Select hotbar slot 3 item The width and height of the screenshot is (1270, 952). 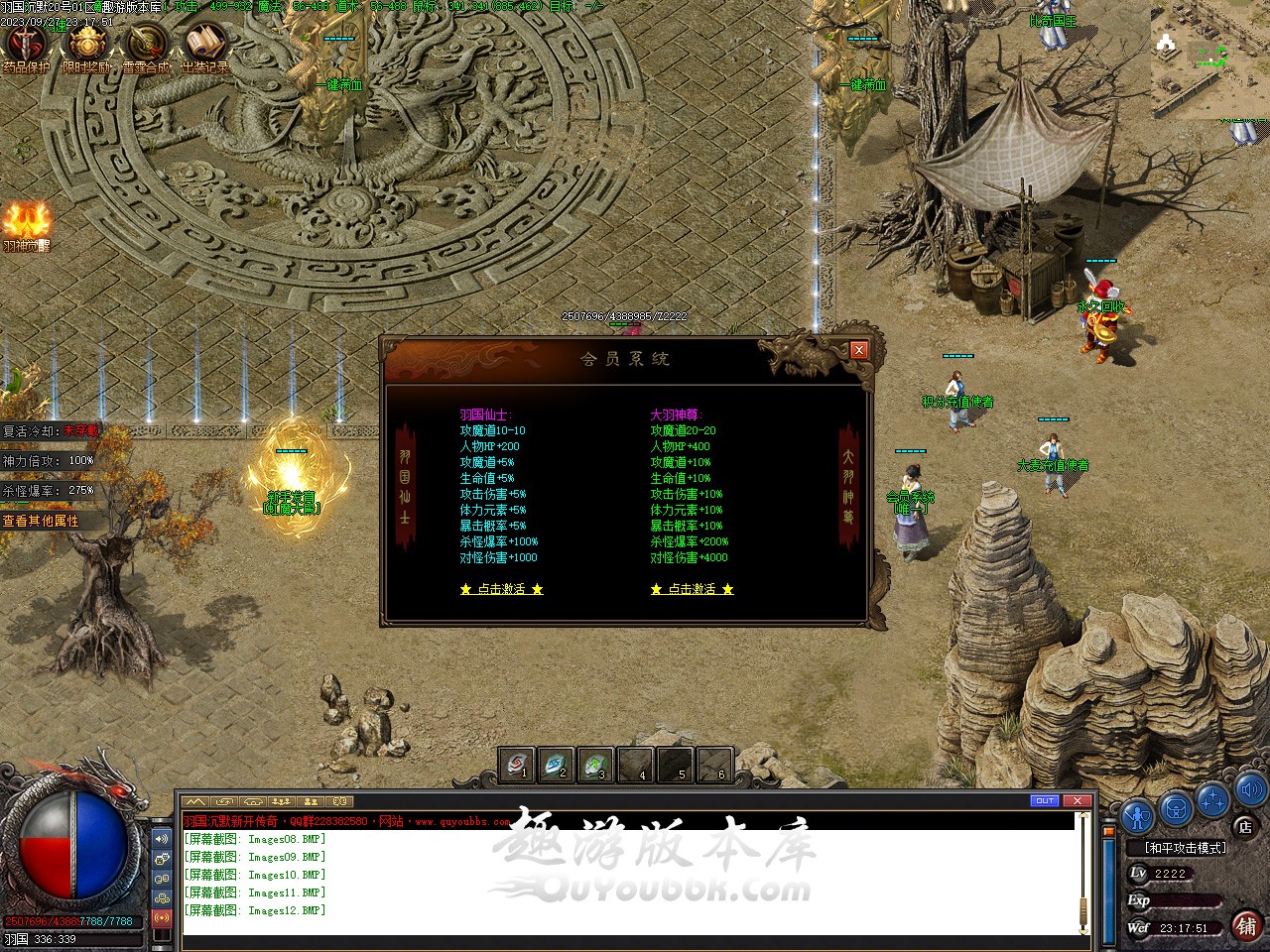tap(595, 766)
